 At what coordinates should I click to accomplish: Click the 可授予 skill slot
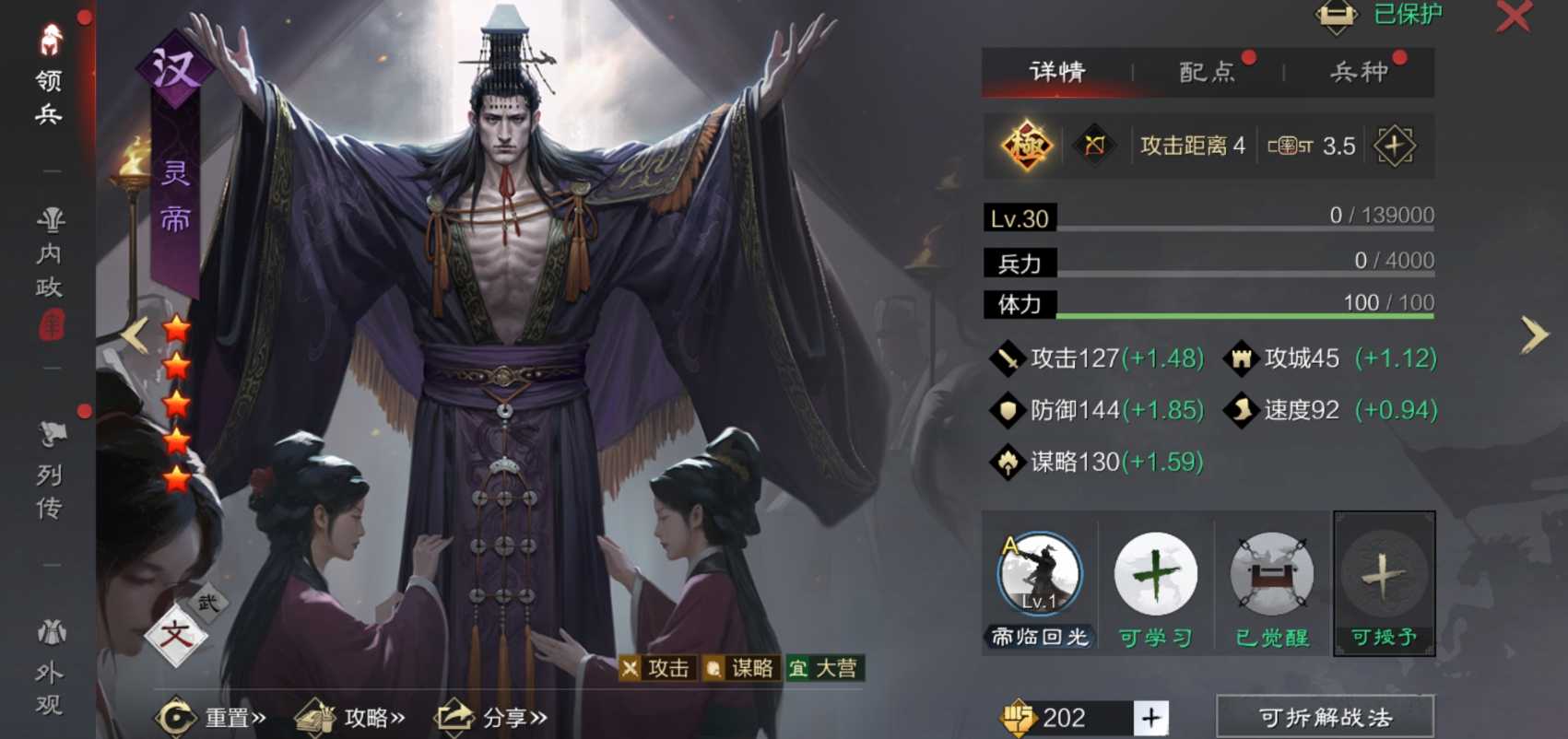pyautogui.click(x=1384, y=573)
